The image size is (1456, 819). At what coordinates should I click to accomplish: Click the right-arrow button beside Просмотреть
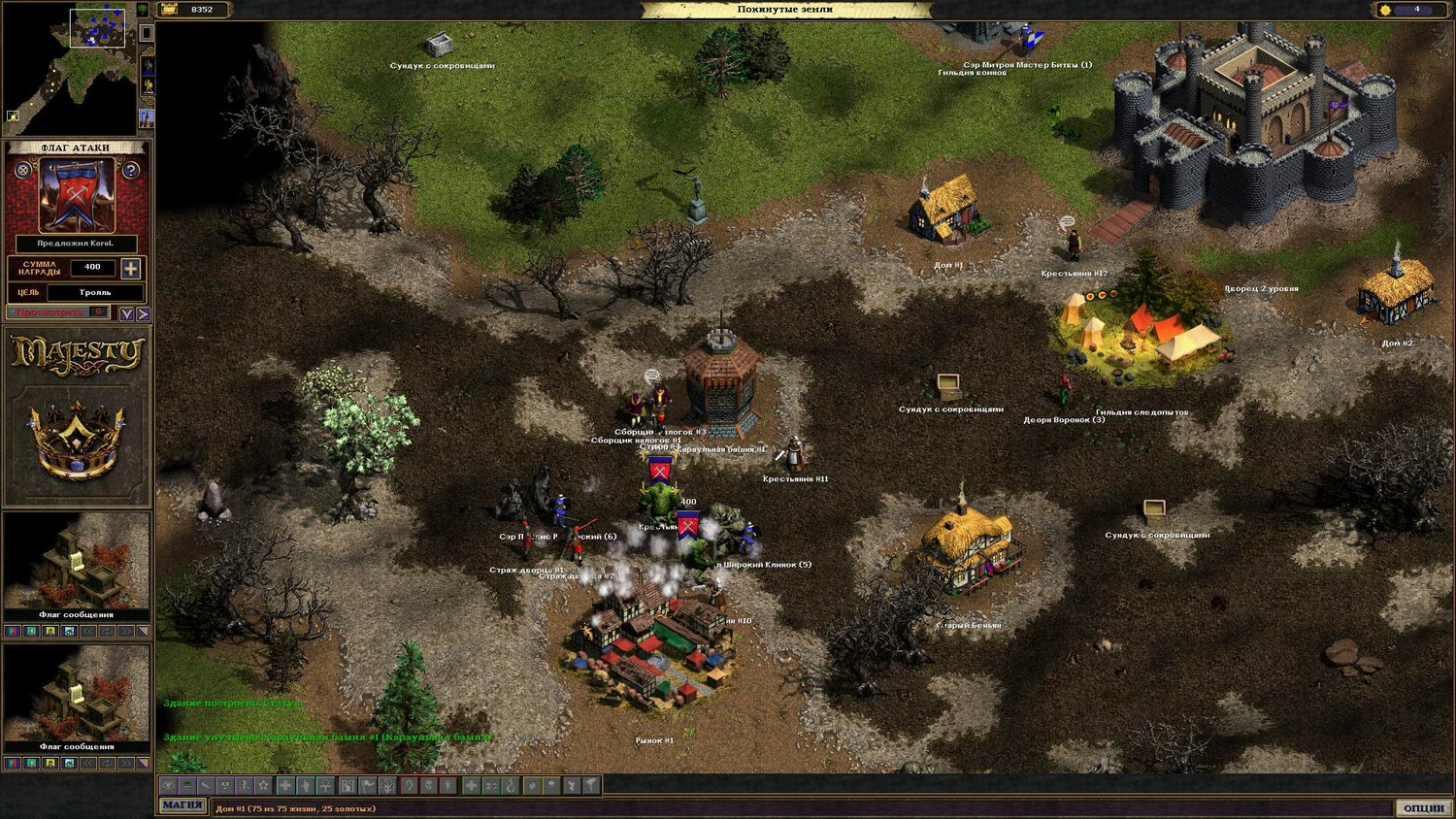pyautogui.click(x=143, y=313)
